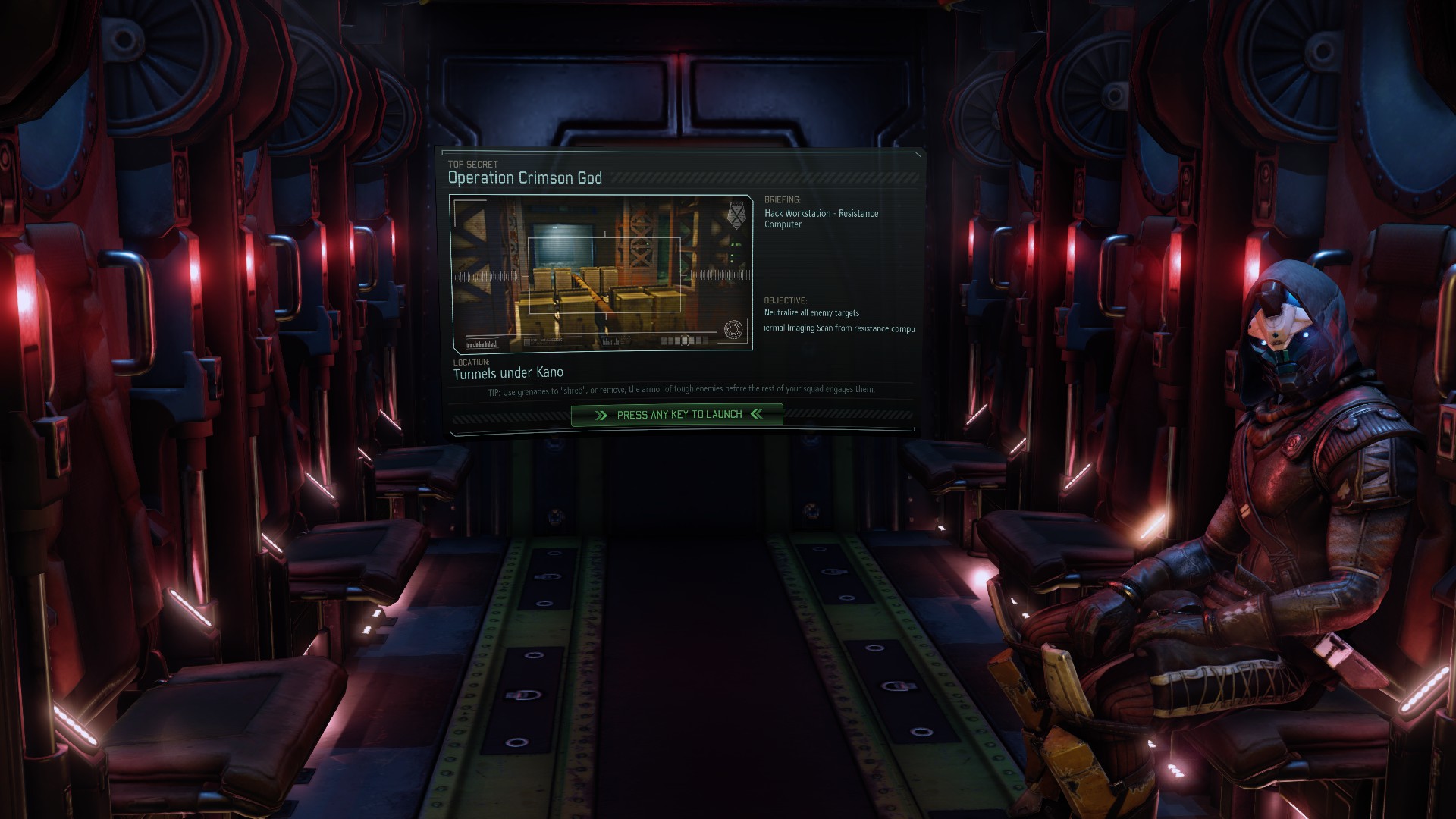Launch the mission with the green launch button
Screen dimensions: 1456x819
677,415
